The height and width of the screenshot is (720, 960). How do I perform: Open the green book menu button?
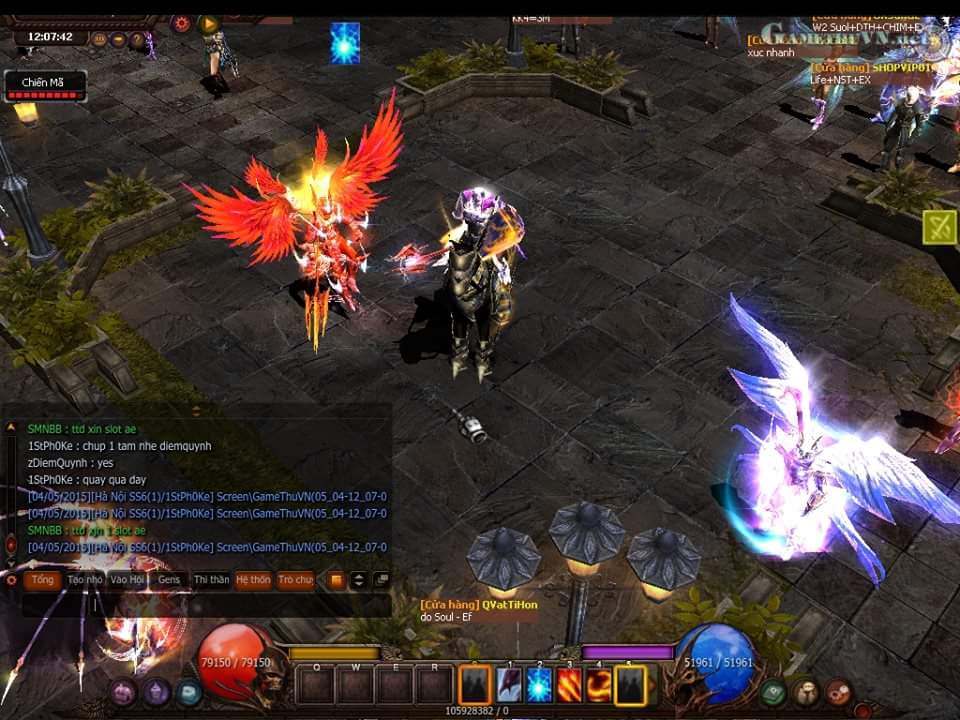point(772,692)
